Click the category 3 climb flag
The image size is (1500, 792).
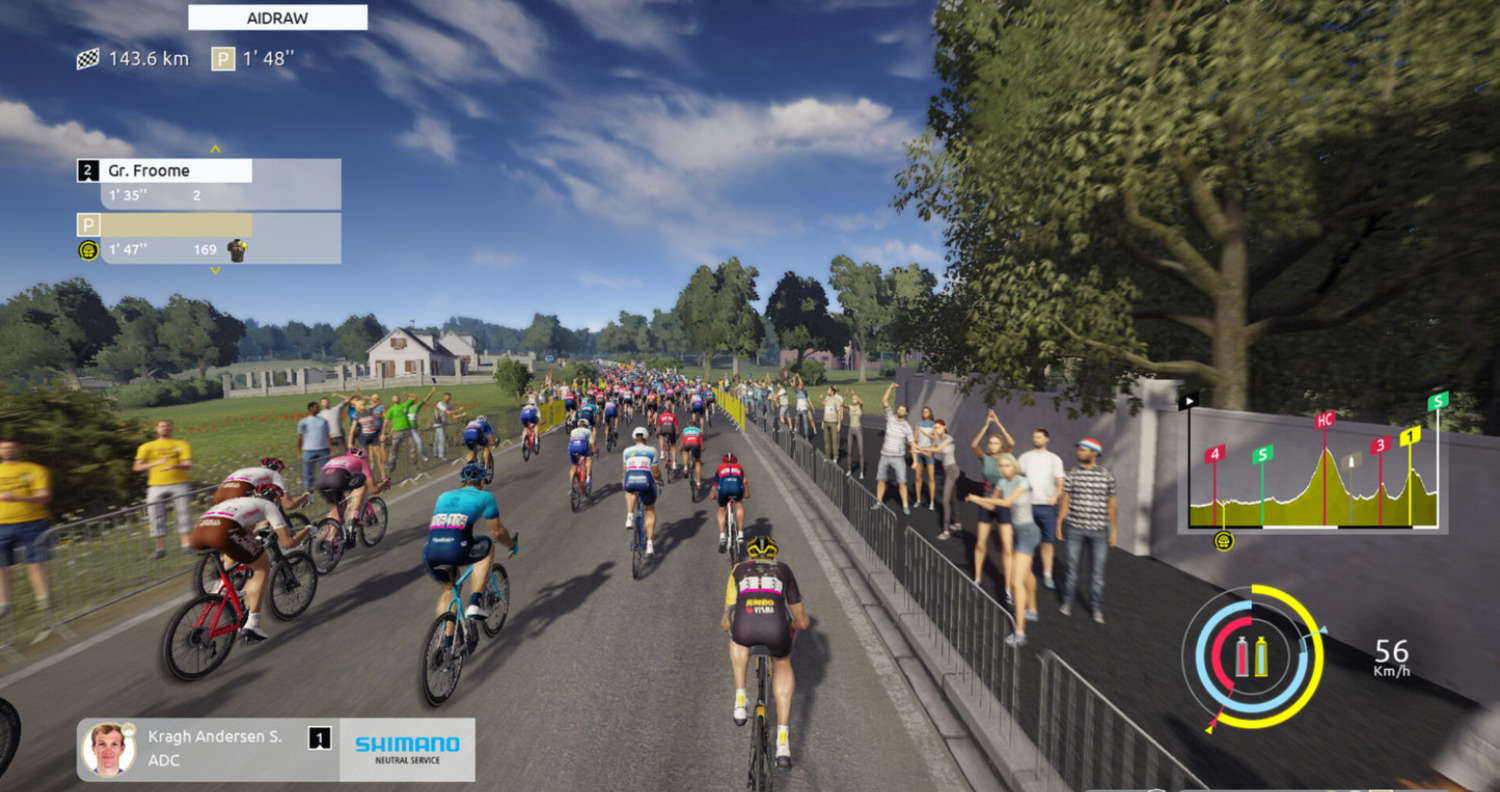pyautogui.click(x=1381, y=445)
